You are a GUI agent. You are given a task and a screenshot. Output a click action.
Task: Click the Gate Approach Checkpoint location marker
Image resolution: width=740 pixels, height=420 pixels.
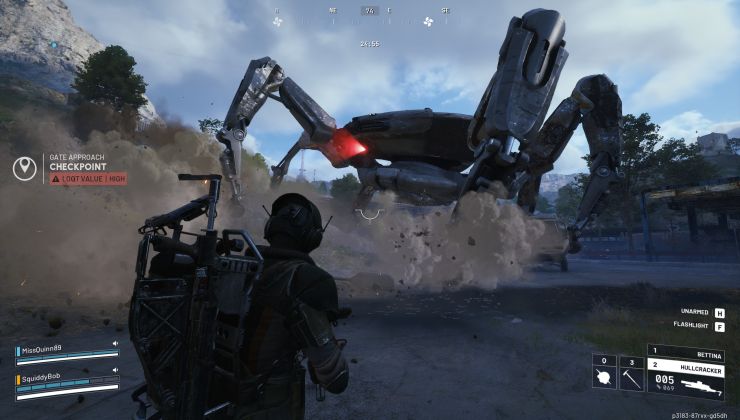pos(25,168)
